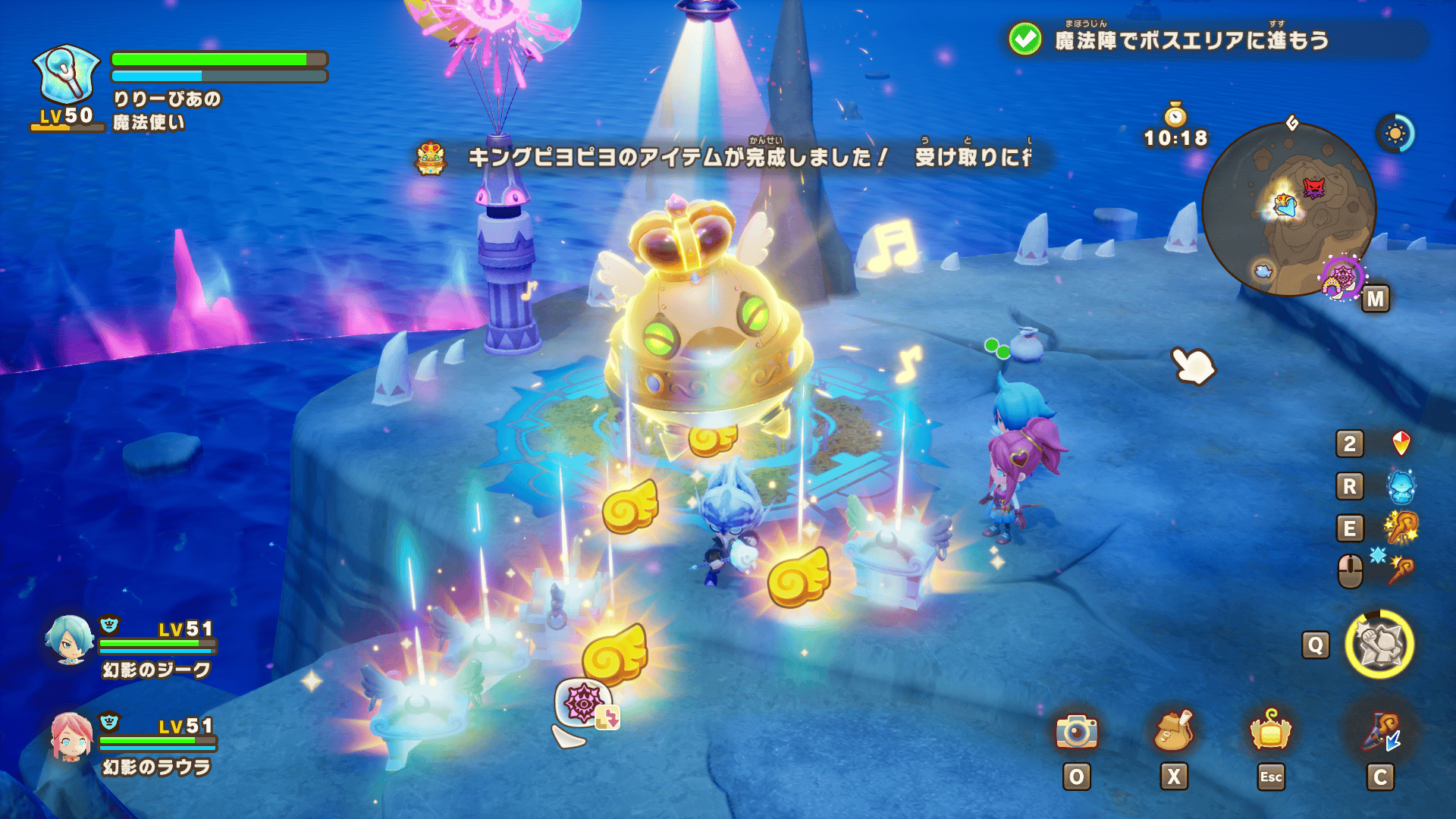
Task: Open the camera photo mode icon
Action: [x=1076, y=732]
